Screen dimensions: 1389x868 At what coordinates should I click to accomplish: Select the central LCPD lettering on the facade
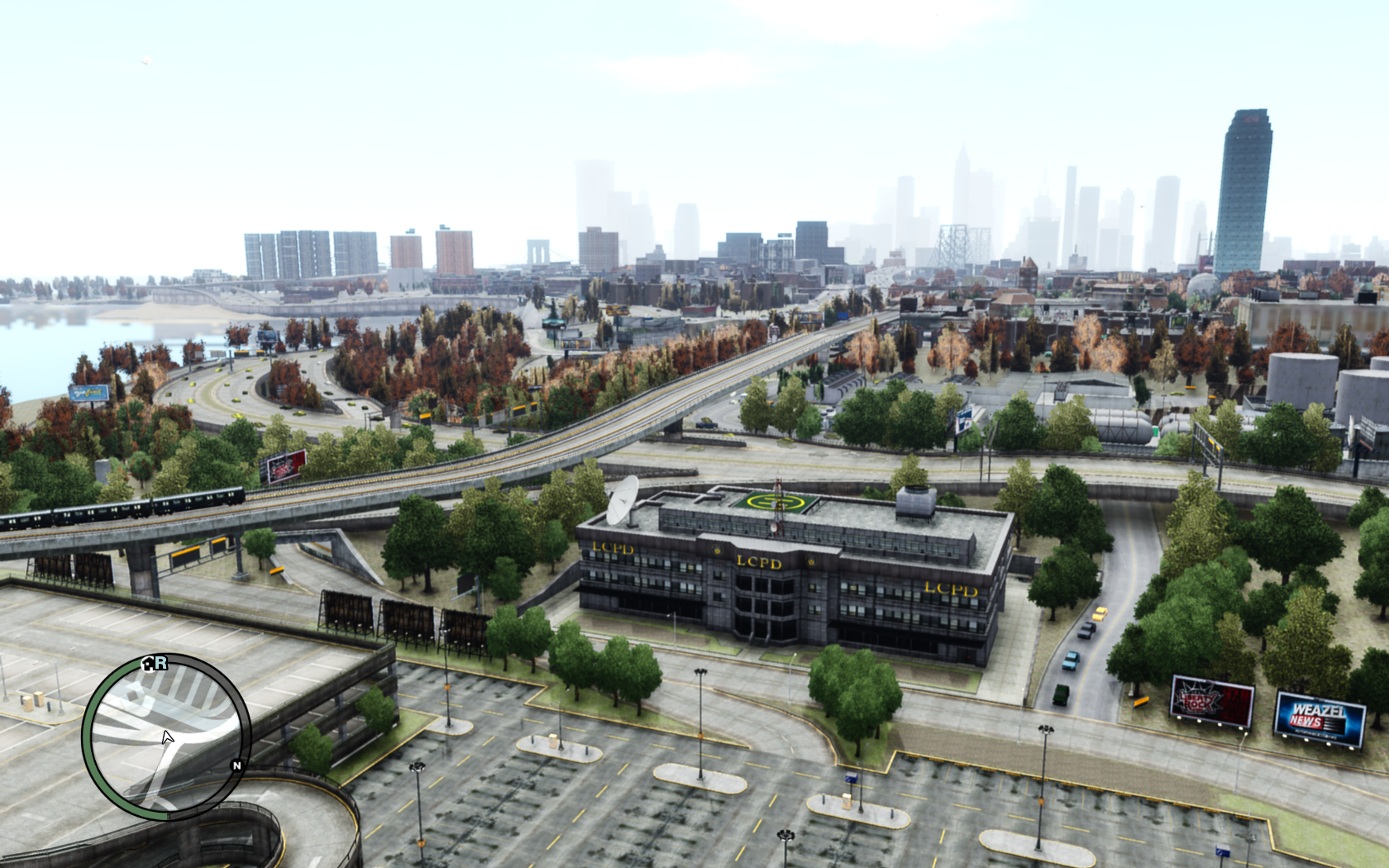(x=758, y=562)
